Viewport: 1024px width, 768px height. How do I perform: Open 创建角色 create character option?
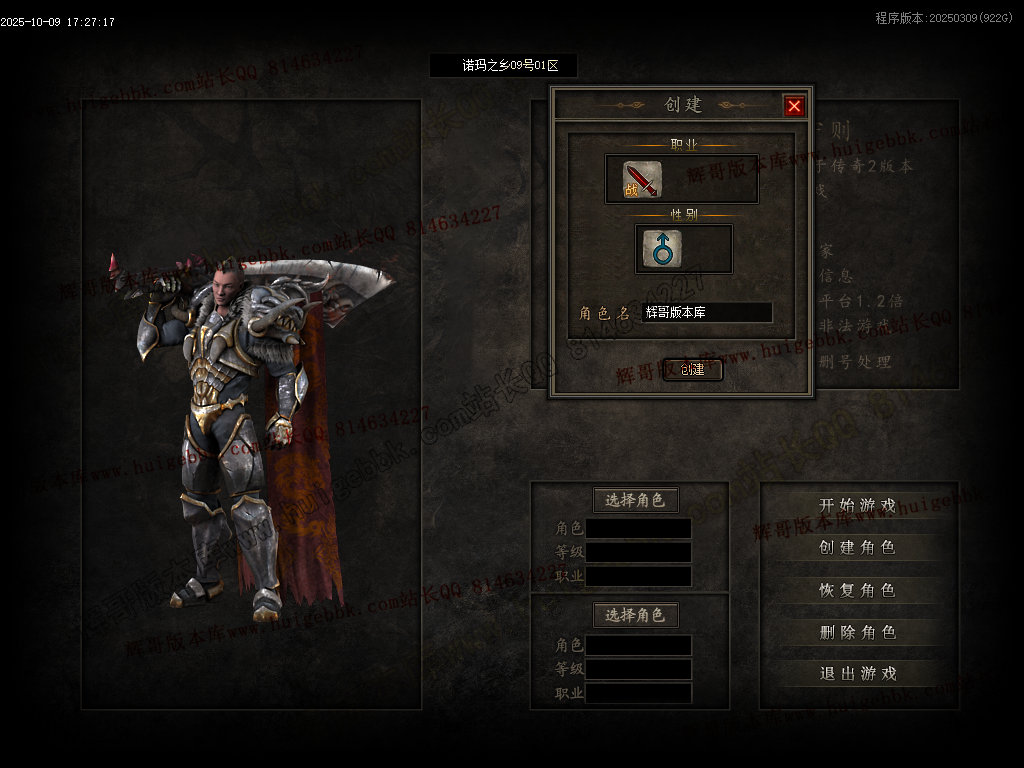[857, 547]
